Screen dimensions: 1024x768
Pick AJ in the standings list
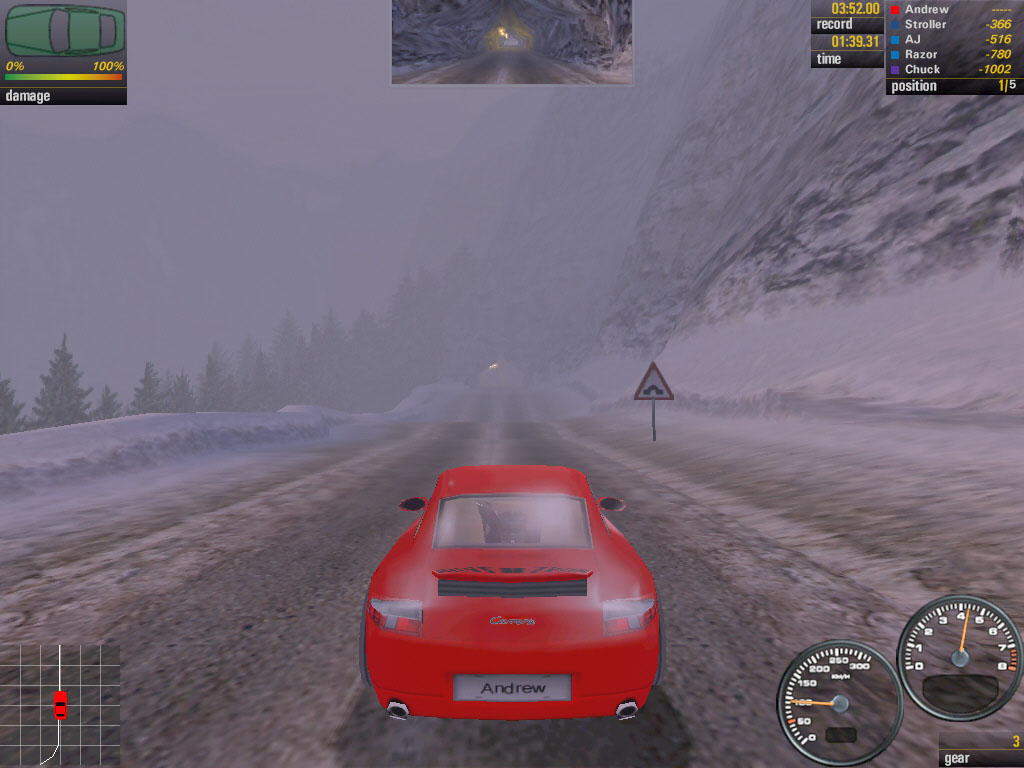click(912, 39)
